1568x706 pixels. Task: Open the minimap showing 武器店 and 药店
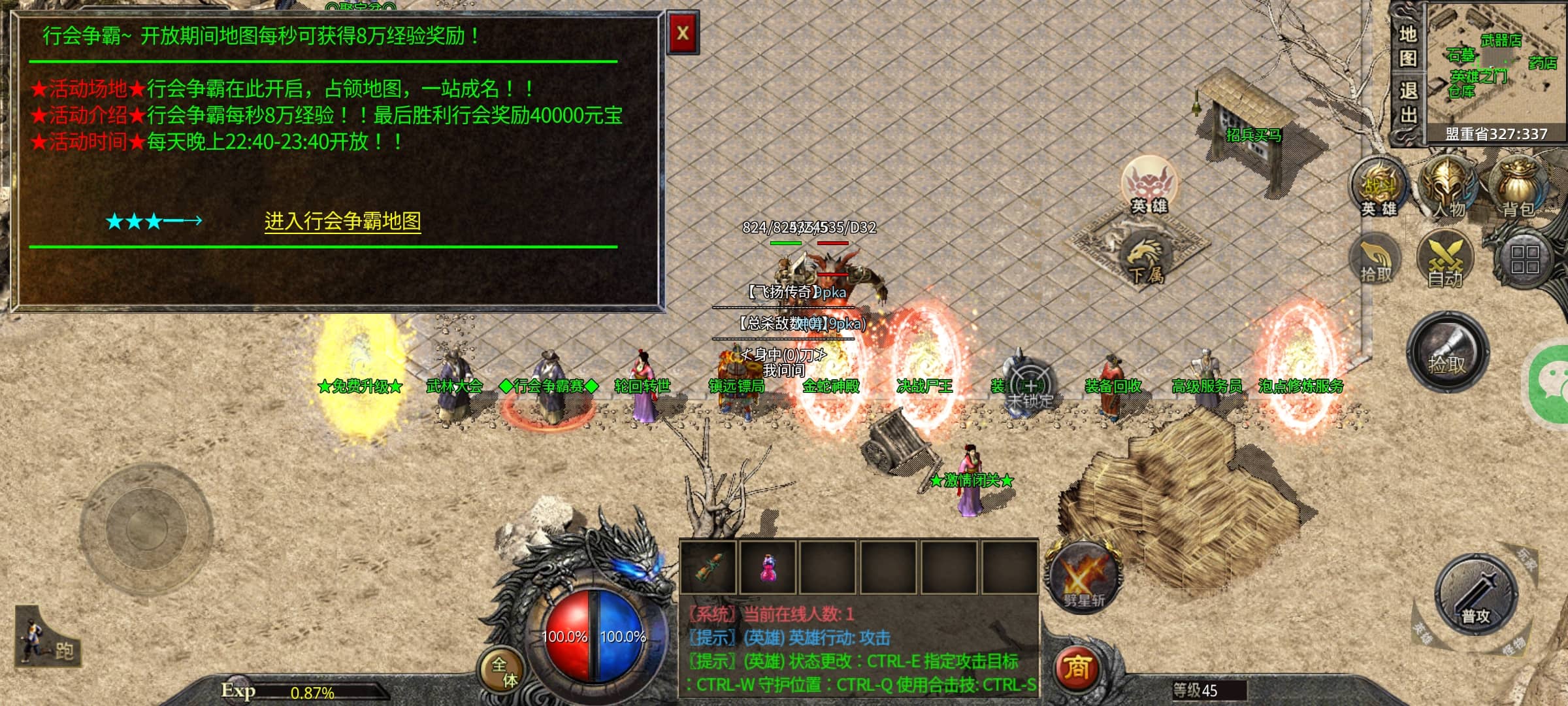click(1496, 64)
